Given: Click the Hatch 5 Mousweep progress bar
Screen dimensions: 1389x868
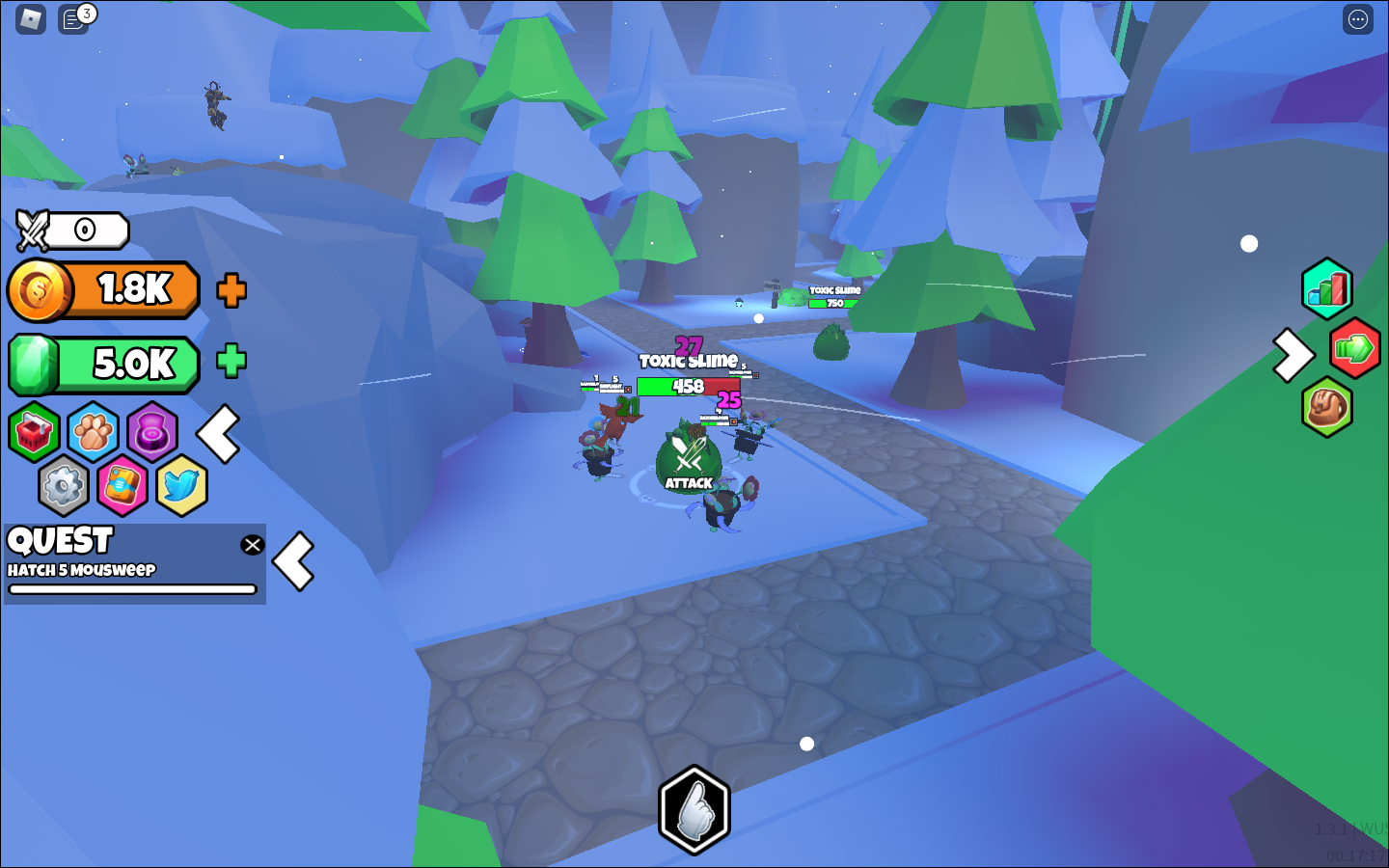Looking at the screenshot, I should (x=135, y=589).
